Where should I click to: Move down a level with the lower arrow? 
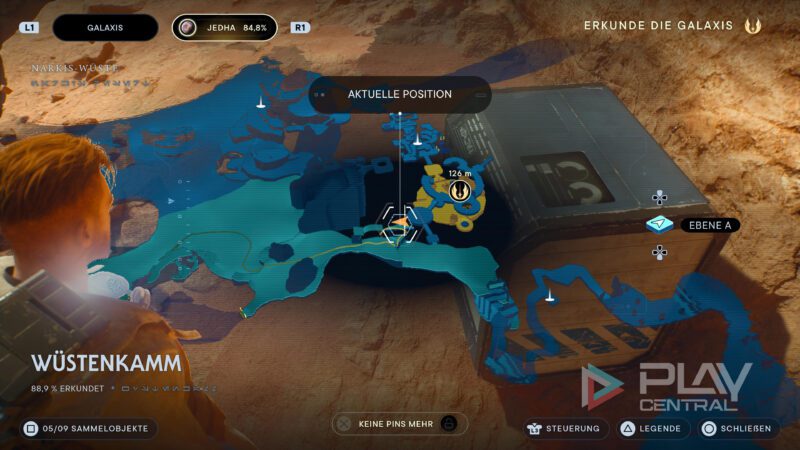click(659, 253)
